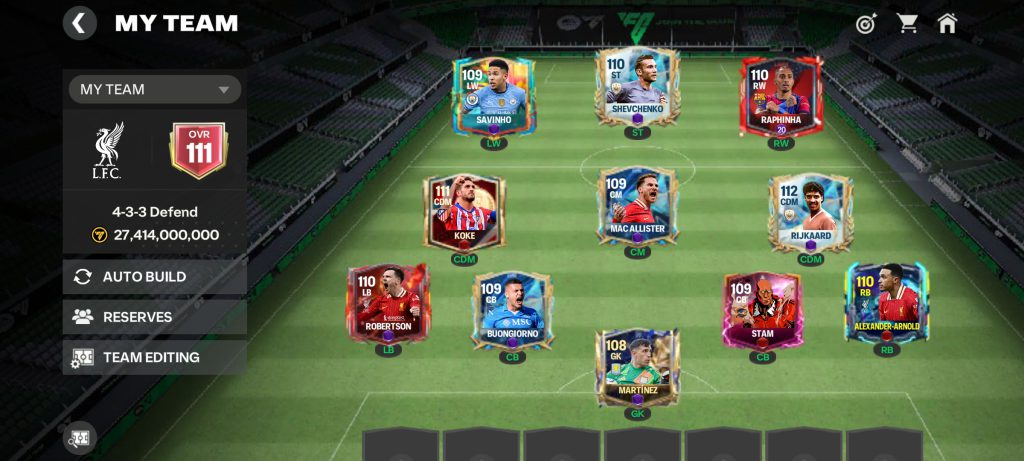This screenshot has width=1024, height=461.
Task: Open TEAM EDITING options
Action: pos(155,357)
